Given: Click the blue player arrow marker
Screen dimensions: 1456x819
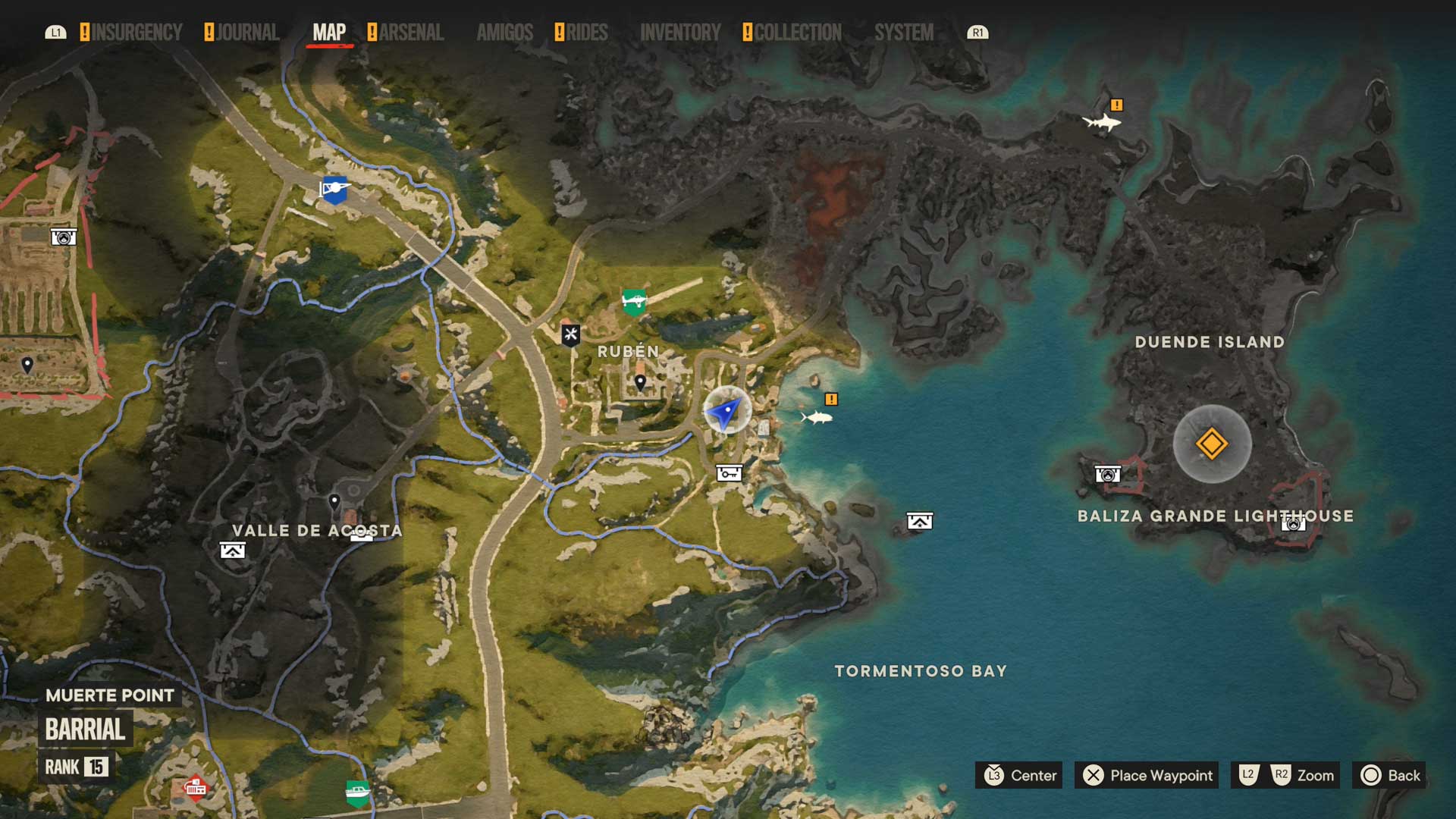Looking at the screenshot, I should tap(726, 412).
